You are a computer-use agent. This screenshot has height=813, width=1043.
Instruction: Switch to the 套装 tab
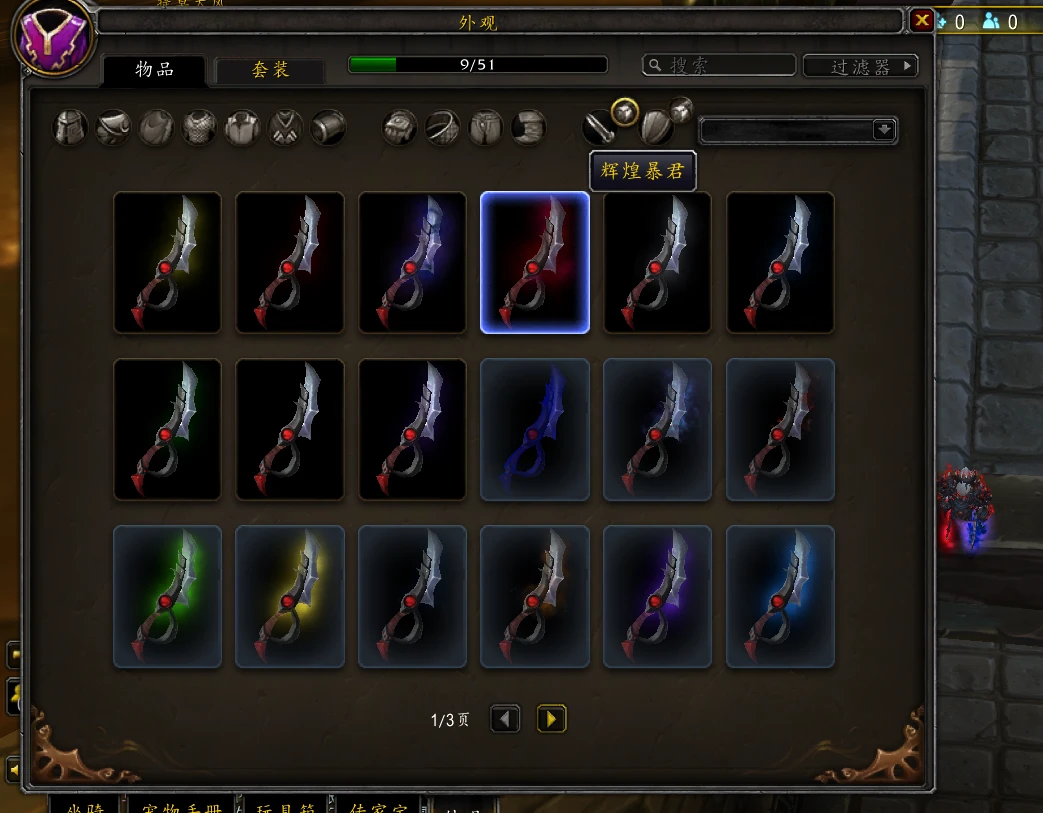[x=270, y=69]
